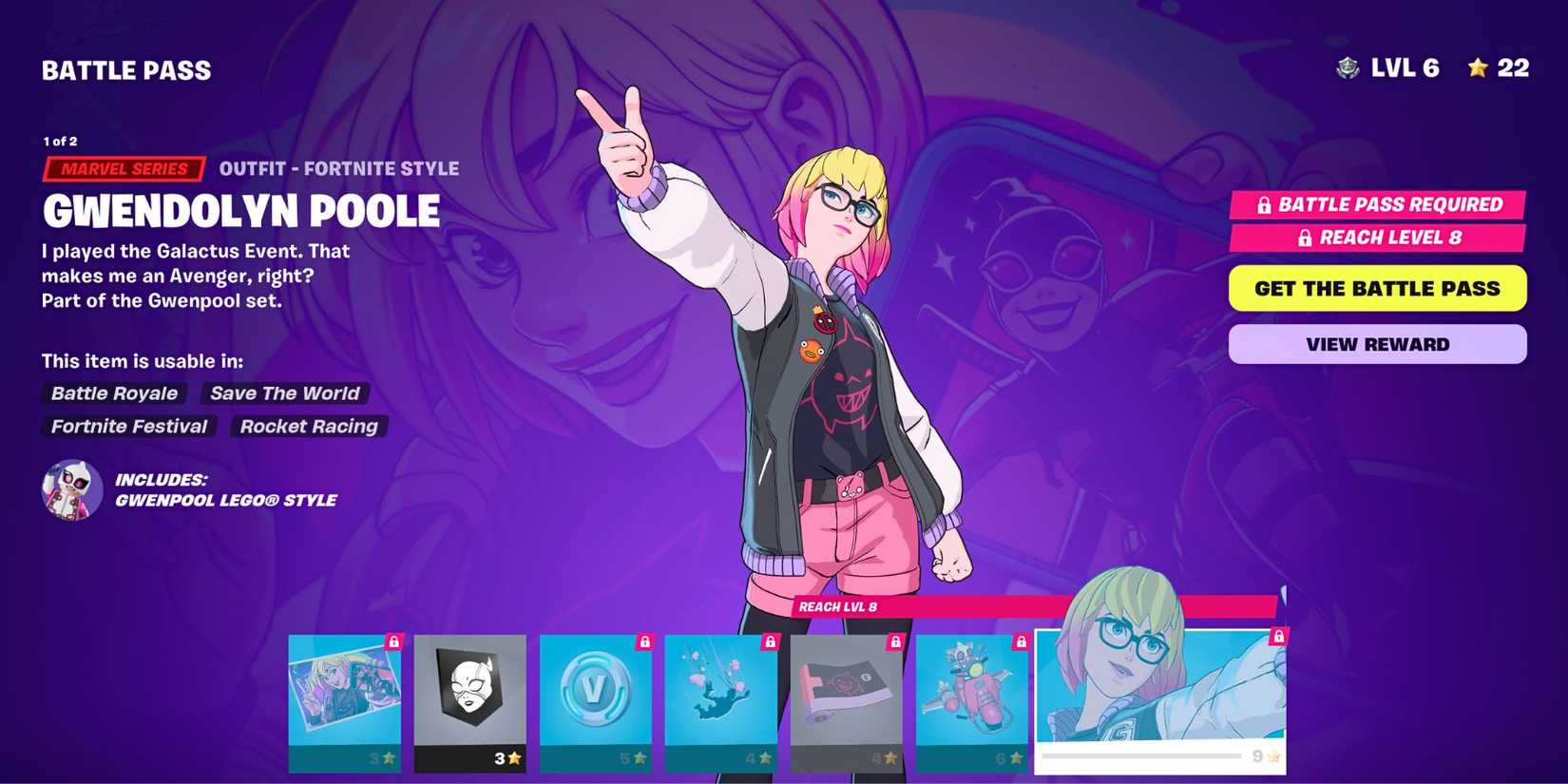The image size is (1568, 784).
Task: Click the REACH LVL 8 ribbon
Action: click(836, 605)
